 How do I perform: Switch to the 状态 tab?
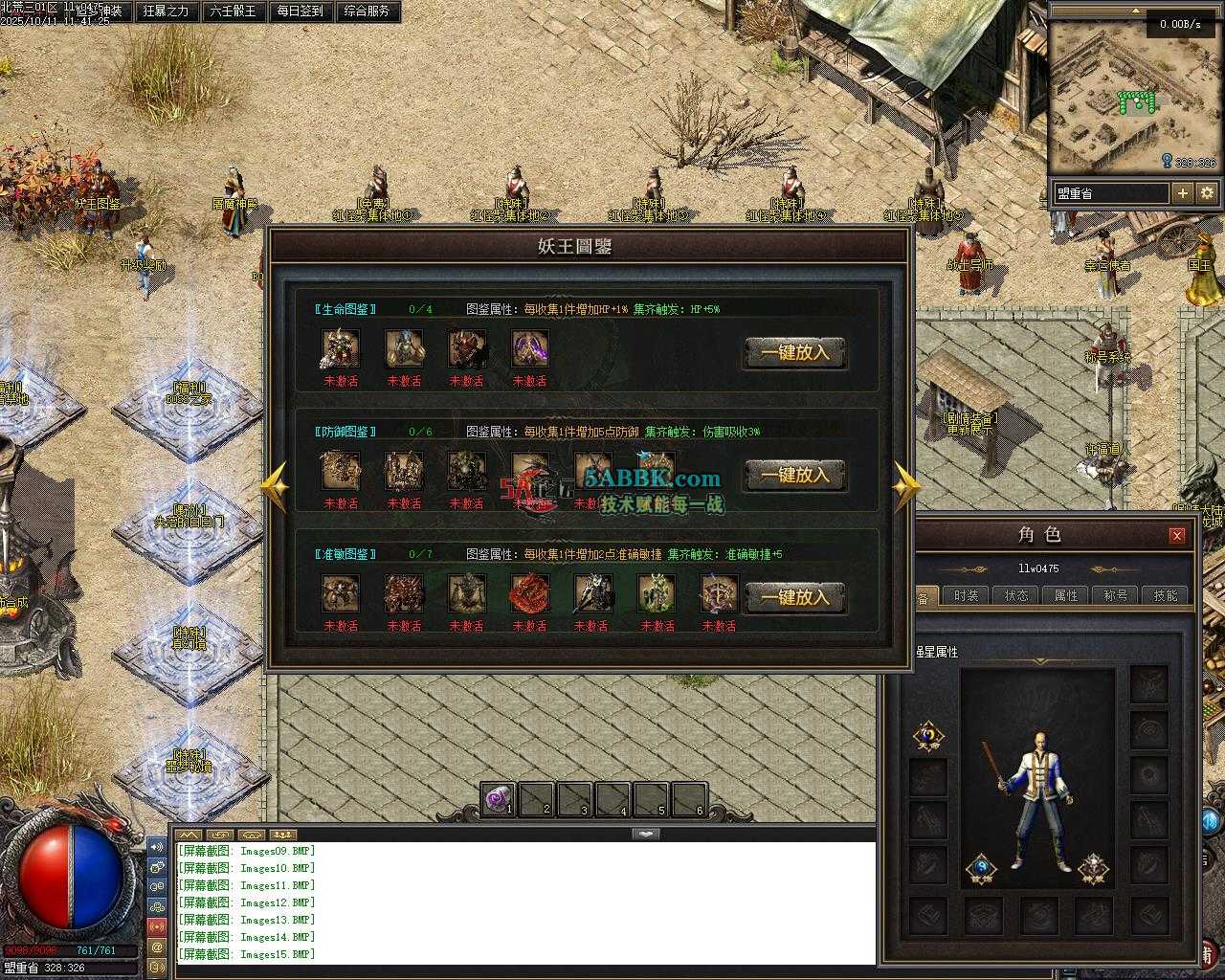(1016, 595)
